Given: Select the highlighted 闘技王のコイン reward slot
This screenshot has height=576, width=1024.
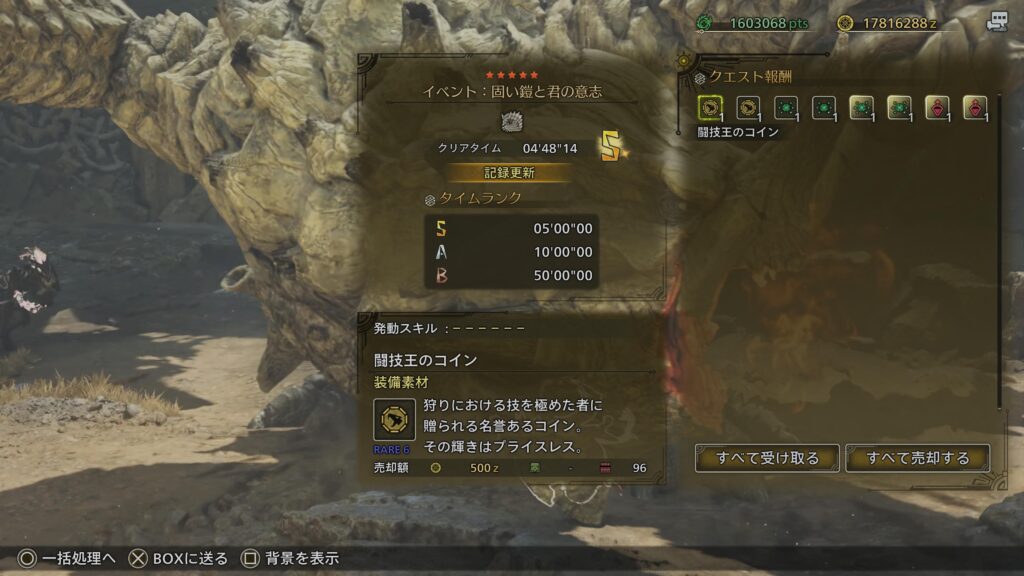Looking at the screenshot, I should [711, 108].
